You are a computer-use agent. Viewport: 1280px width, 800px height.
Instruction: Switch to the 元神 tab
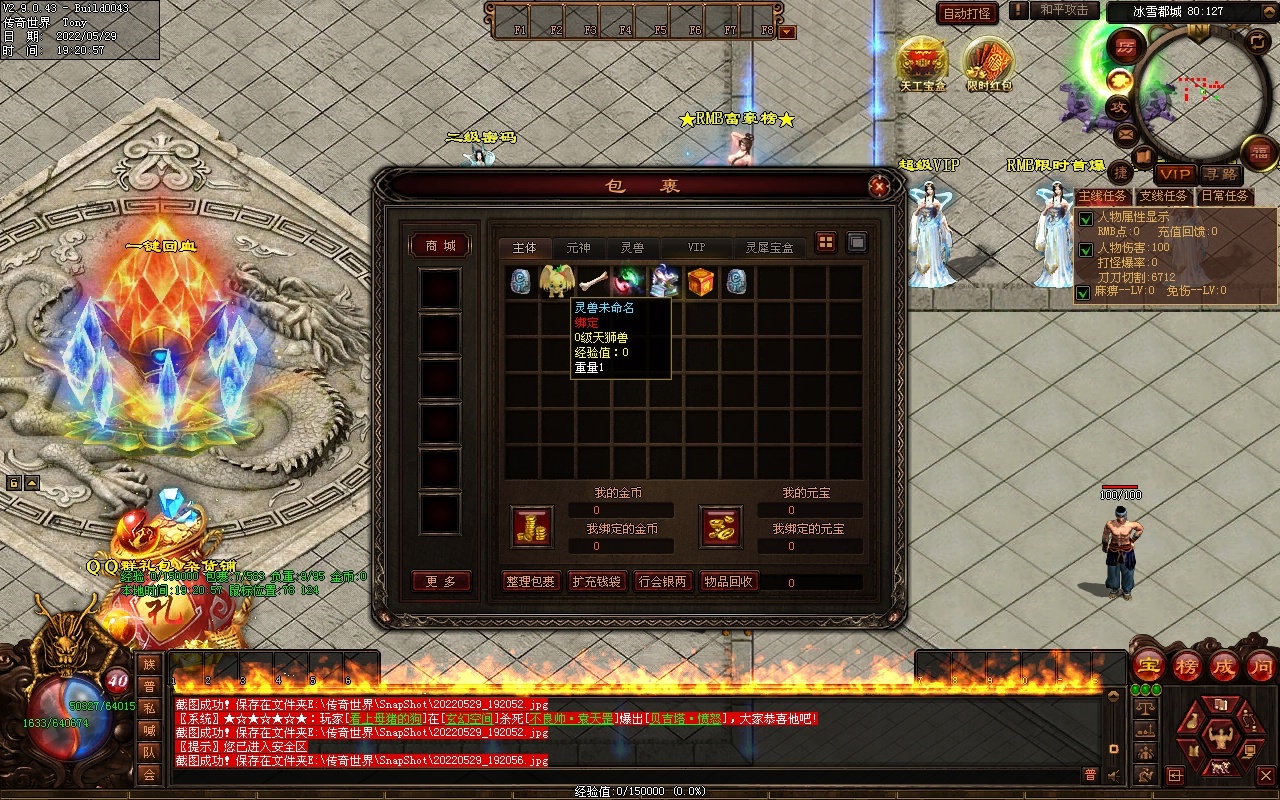(578, 247)
